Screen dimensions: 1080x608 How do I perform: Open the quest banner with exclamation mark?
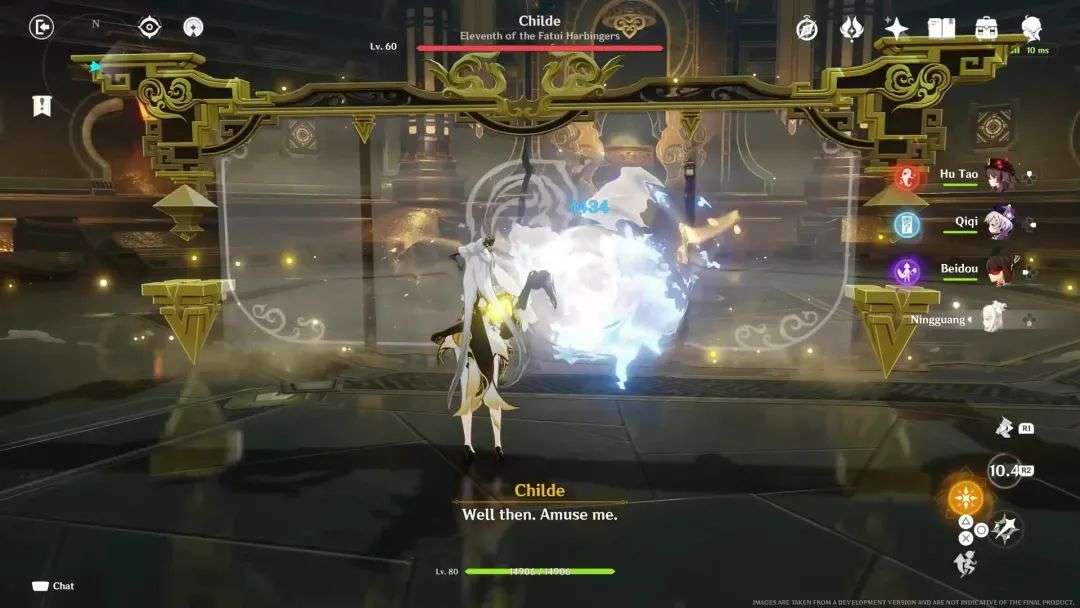(42, 105)
